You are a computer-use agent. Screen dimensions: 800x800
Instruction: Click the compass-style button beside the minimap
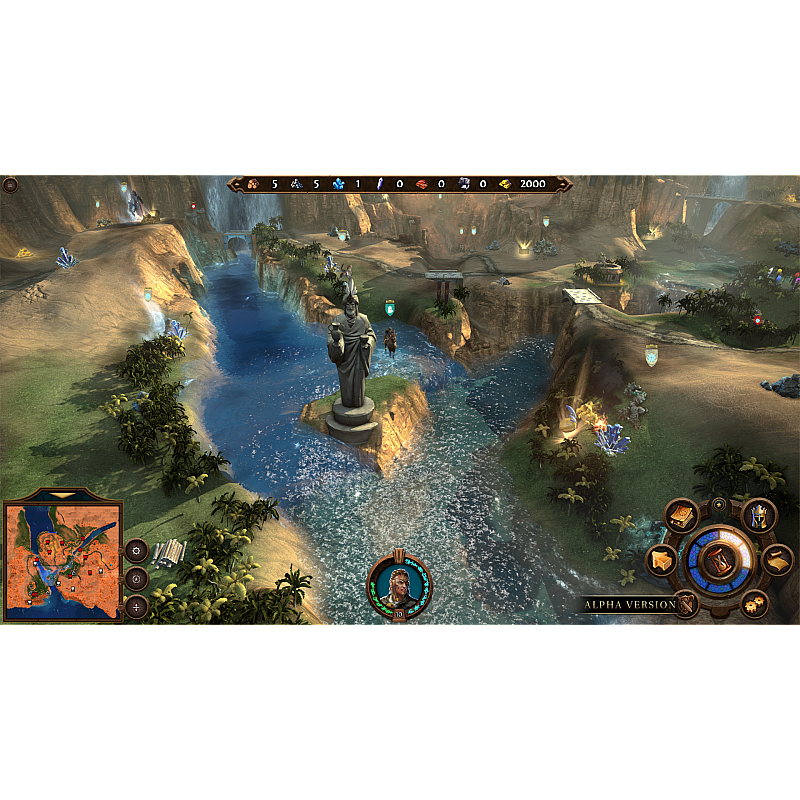136,578
